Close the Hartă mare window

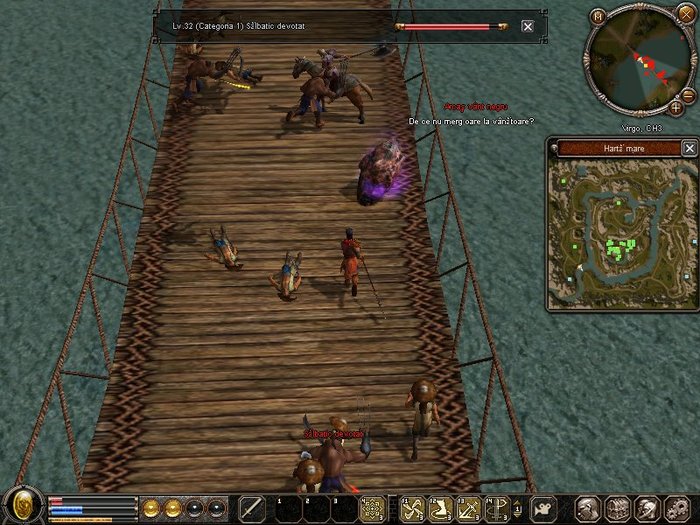[x=689, y=148]
